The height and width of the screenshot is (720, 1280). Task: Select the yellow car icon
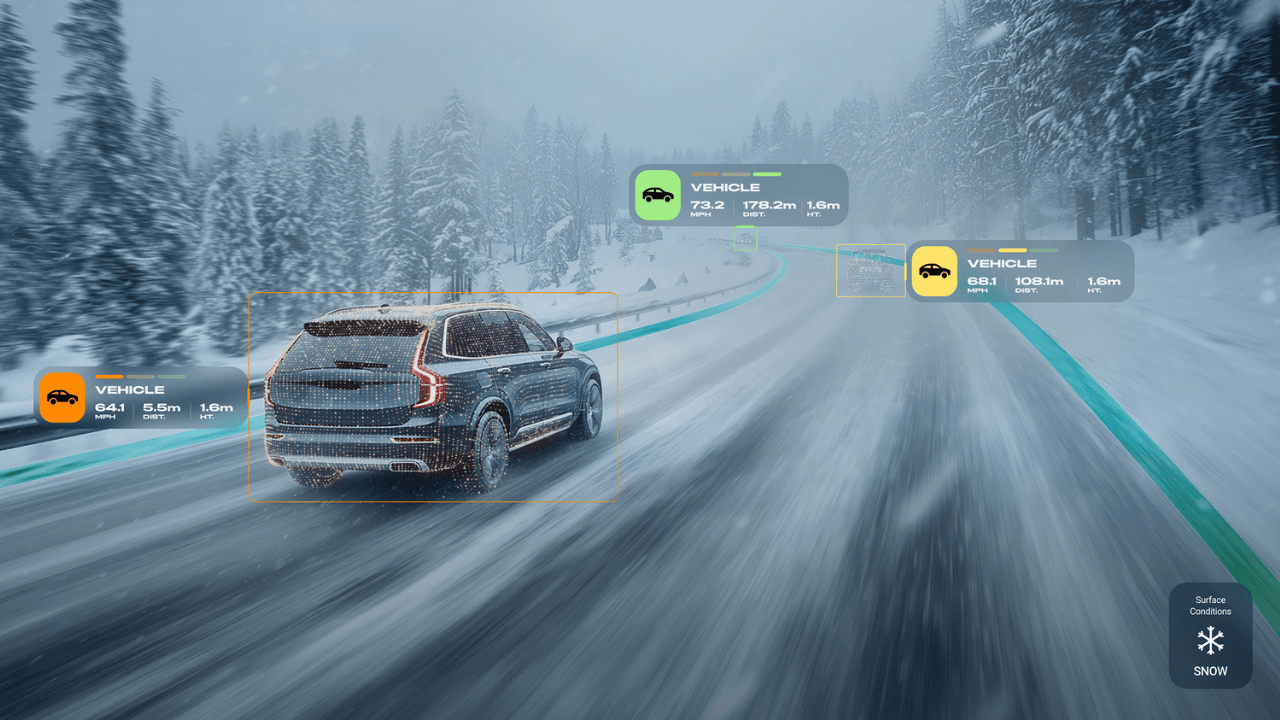point(934,271)
